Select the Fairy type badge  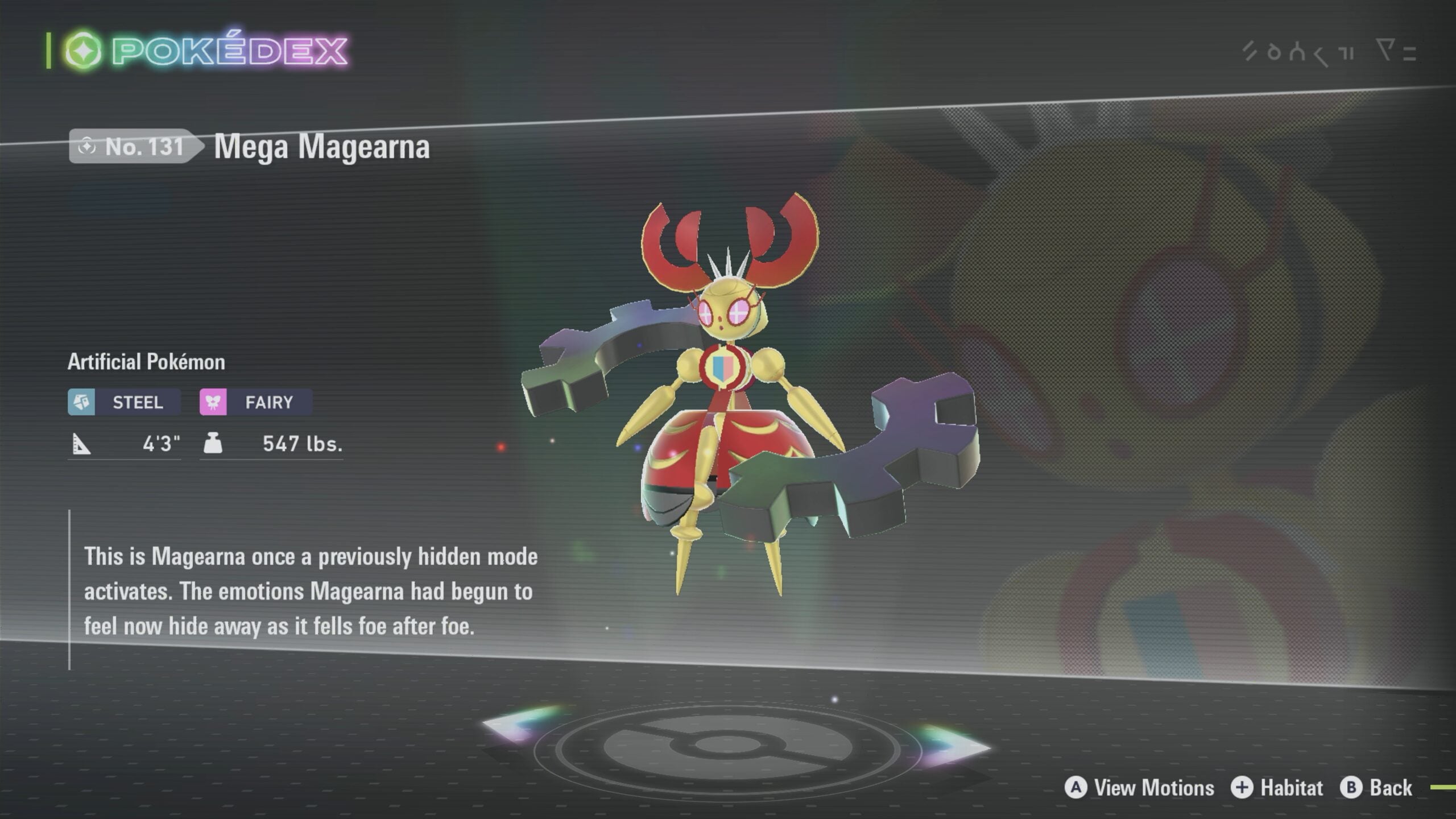point(255,402)
